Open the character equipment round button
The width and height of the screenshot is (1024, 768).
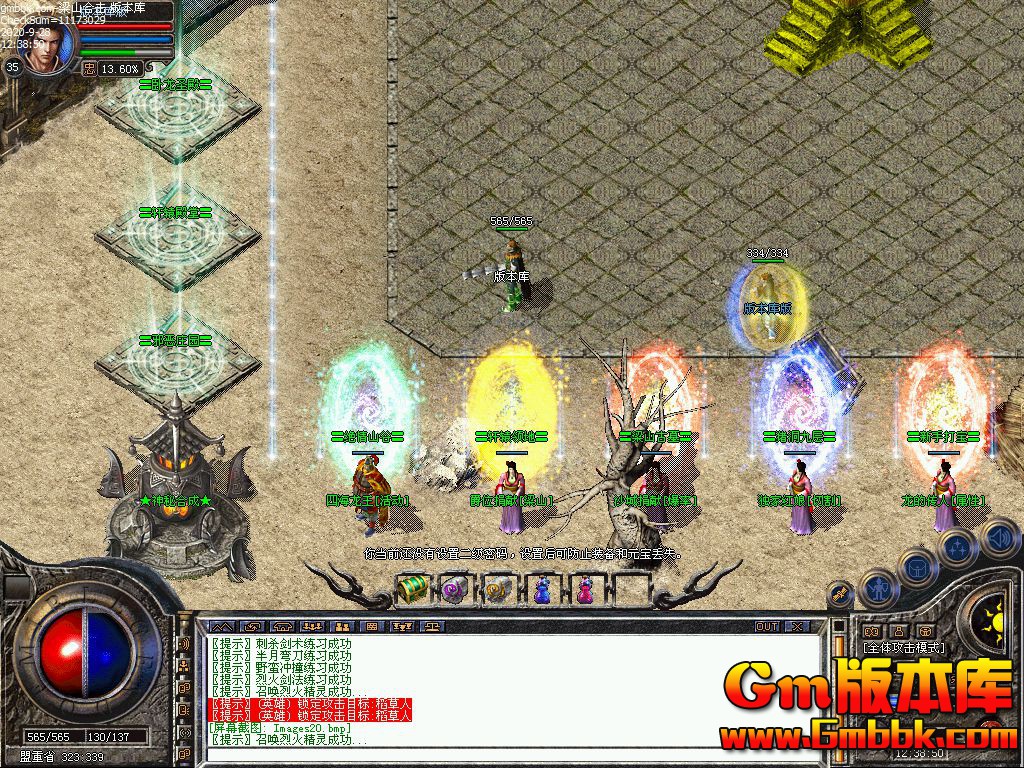878,589
